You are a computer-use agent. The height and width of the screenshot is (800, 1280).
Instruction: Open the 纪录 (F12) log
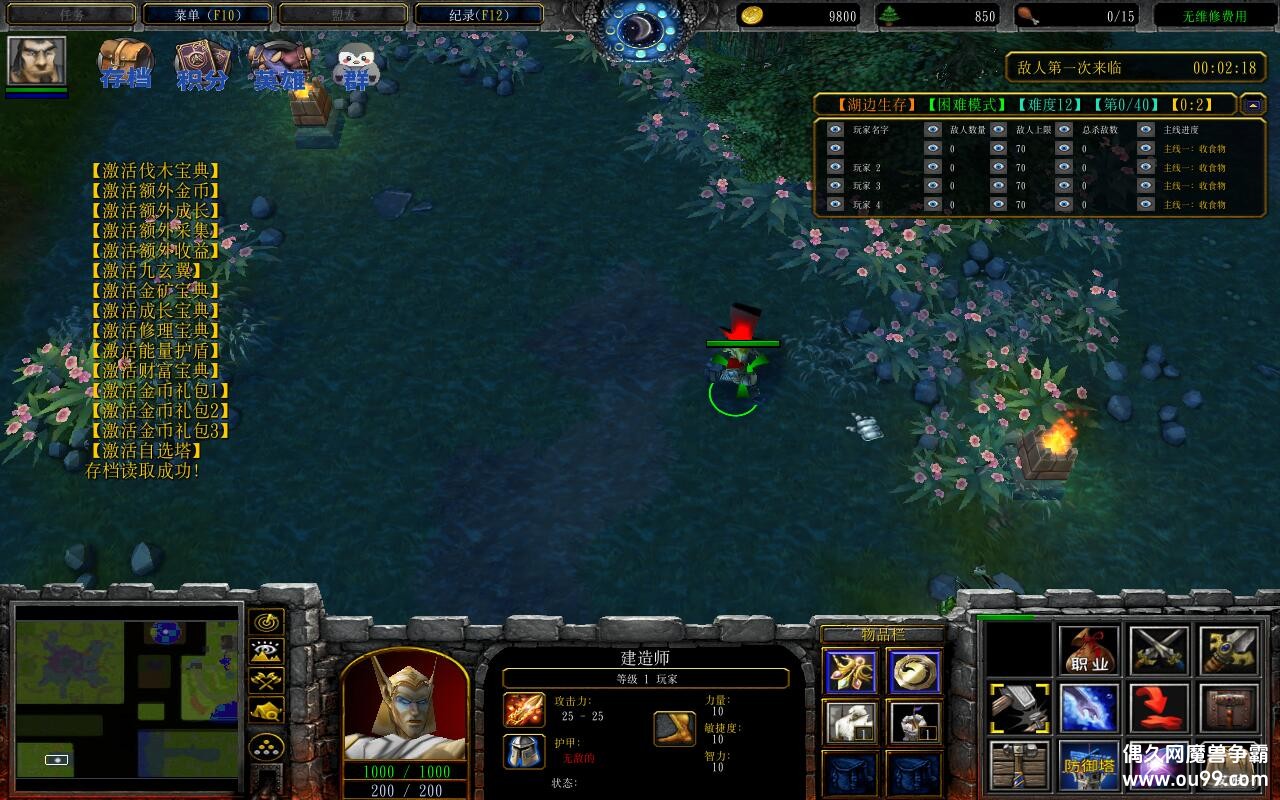point(479,15)
